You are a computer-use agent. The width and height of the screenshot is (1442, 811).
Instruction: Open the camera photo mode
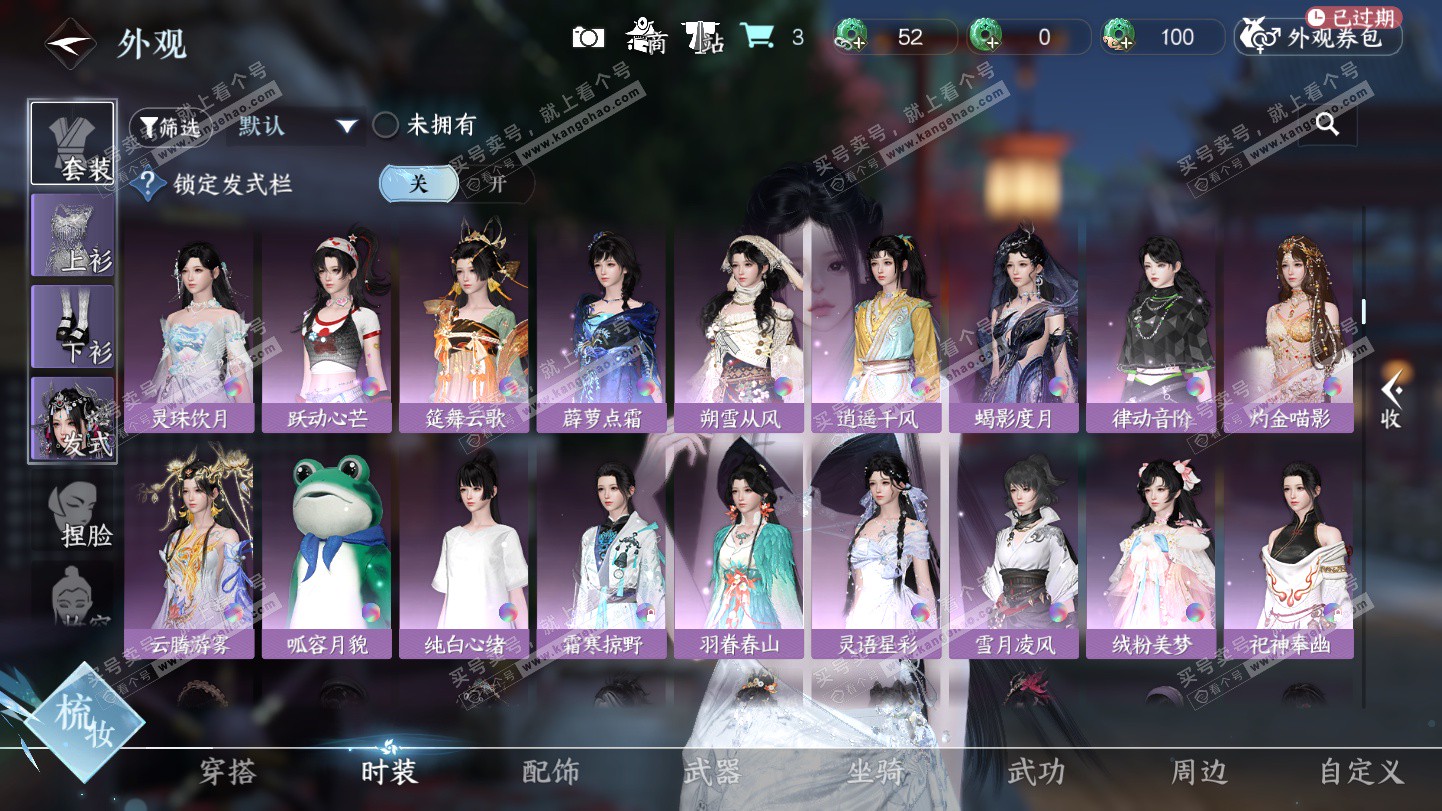[x=588, y=38]
